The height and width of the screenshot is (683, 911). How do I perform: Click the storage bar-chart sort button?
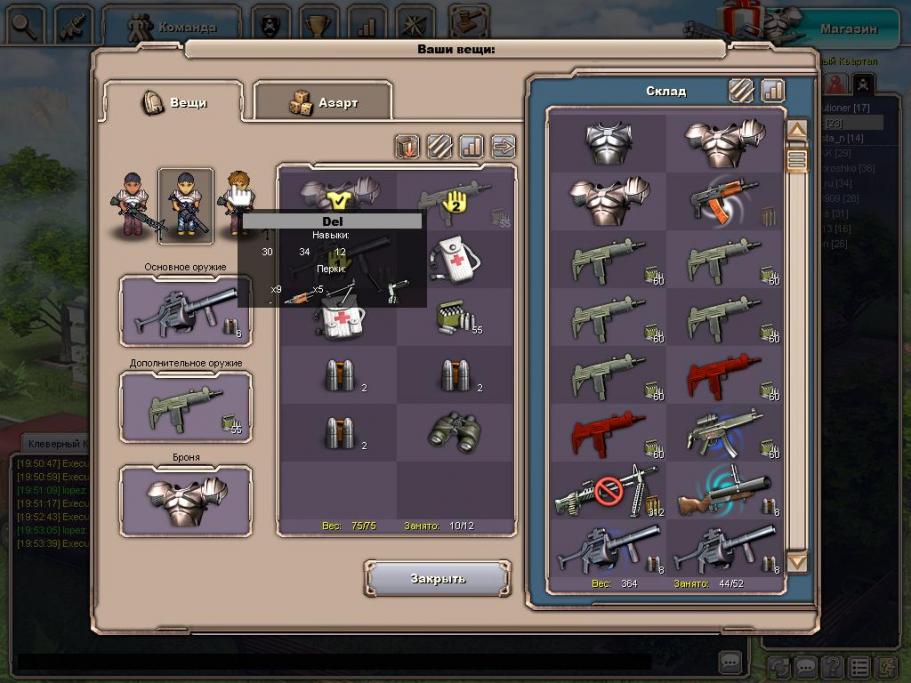[772, 90]
